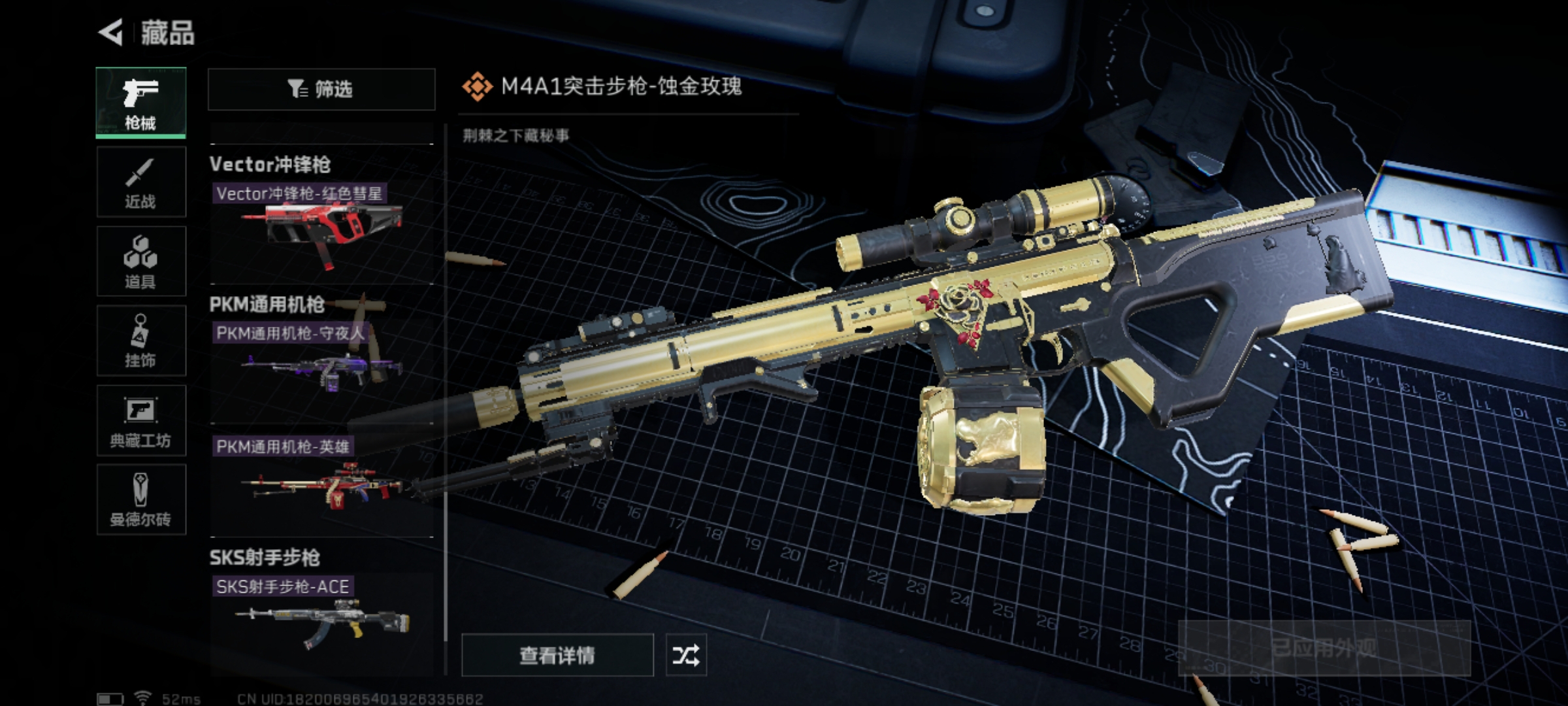
Task: Click the 已应用外观 applied appearance button
Action: (x=1324, y=648)
